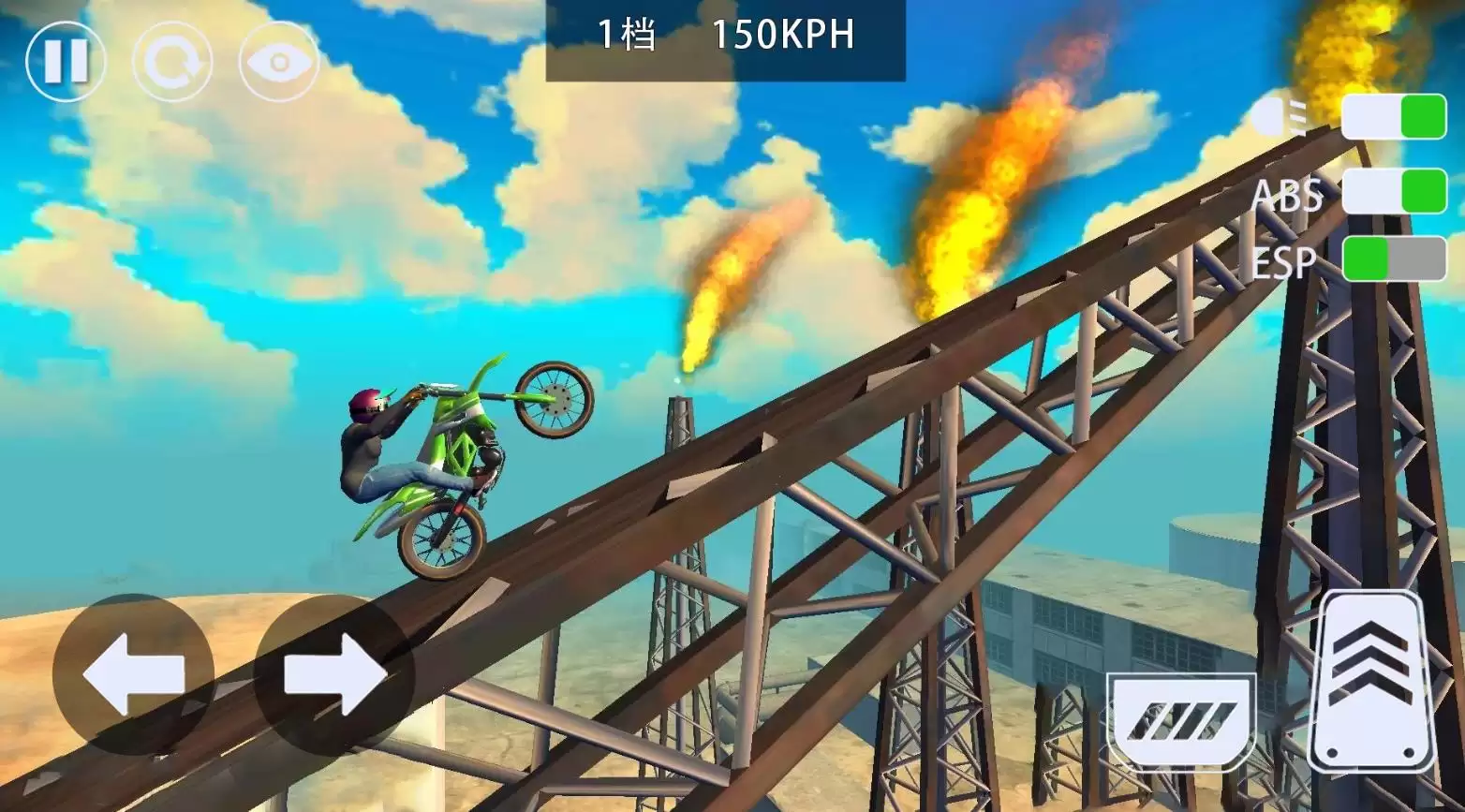This screenshot has width=1465, height=812.
Task: Tap the right arrow lean button
Action: coord(334,674)
